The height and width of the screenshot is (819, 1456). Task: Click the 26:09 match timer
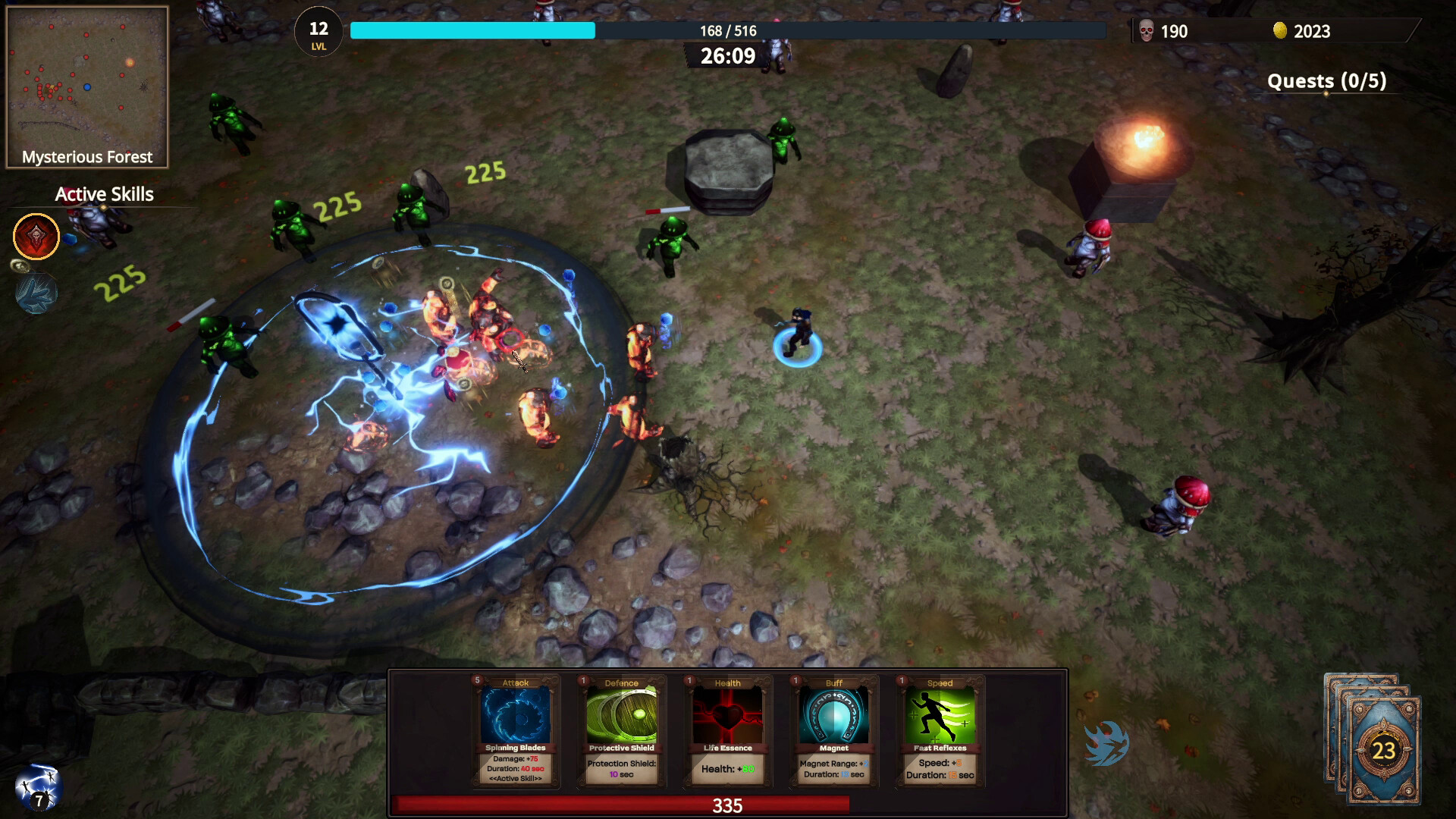tap(727, 55)
